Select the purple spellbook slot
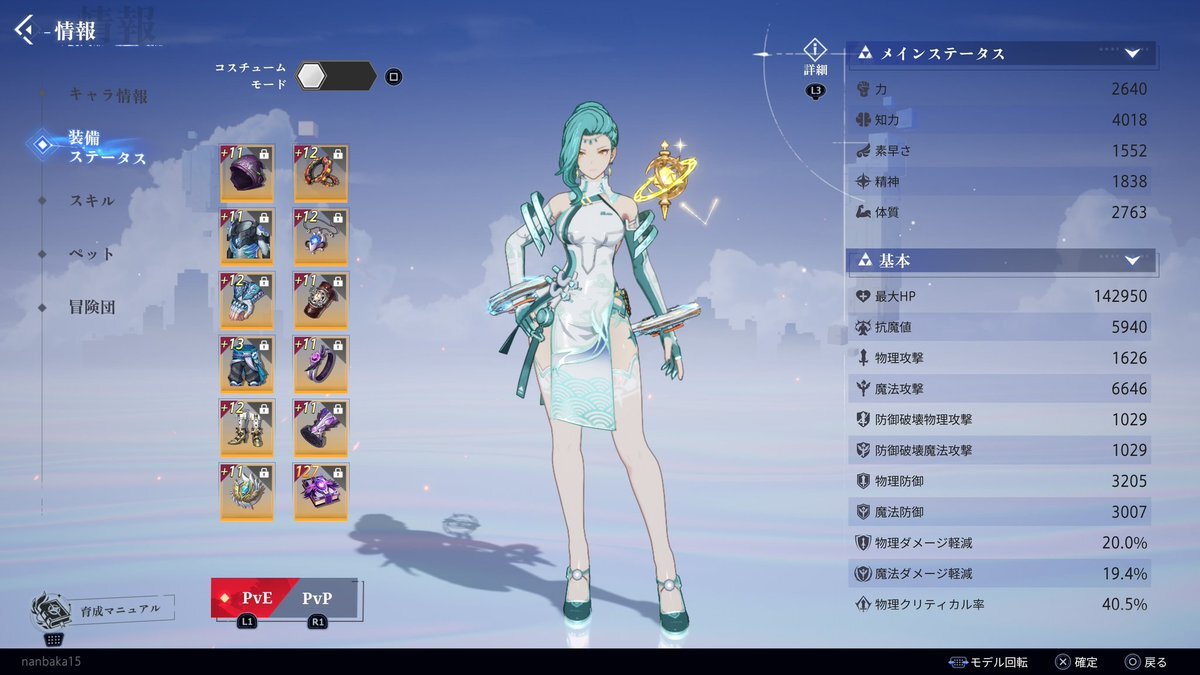This screenshot has width=1200, height=675. 320,492
